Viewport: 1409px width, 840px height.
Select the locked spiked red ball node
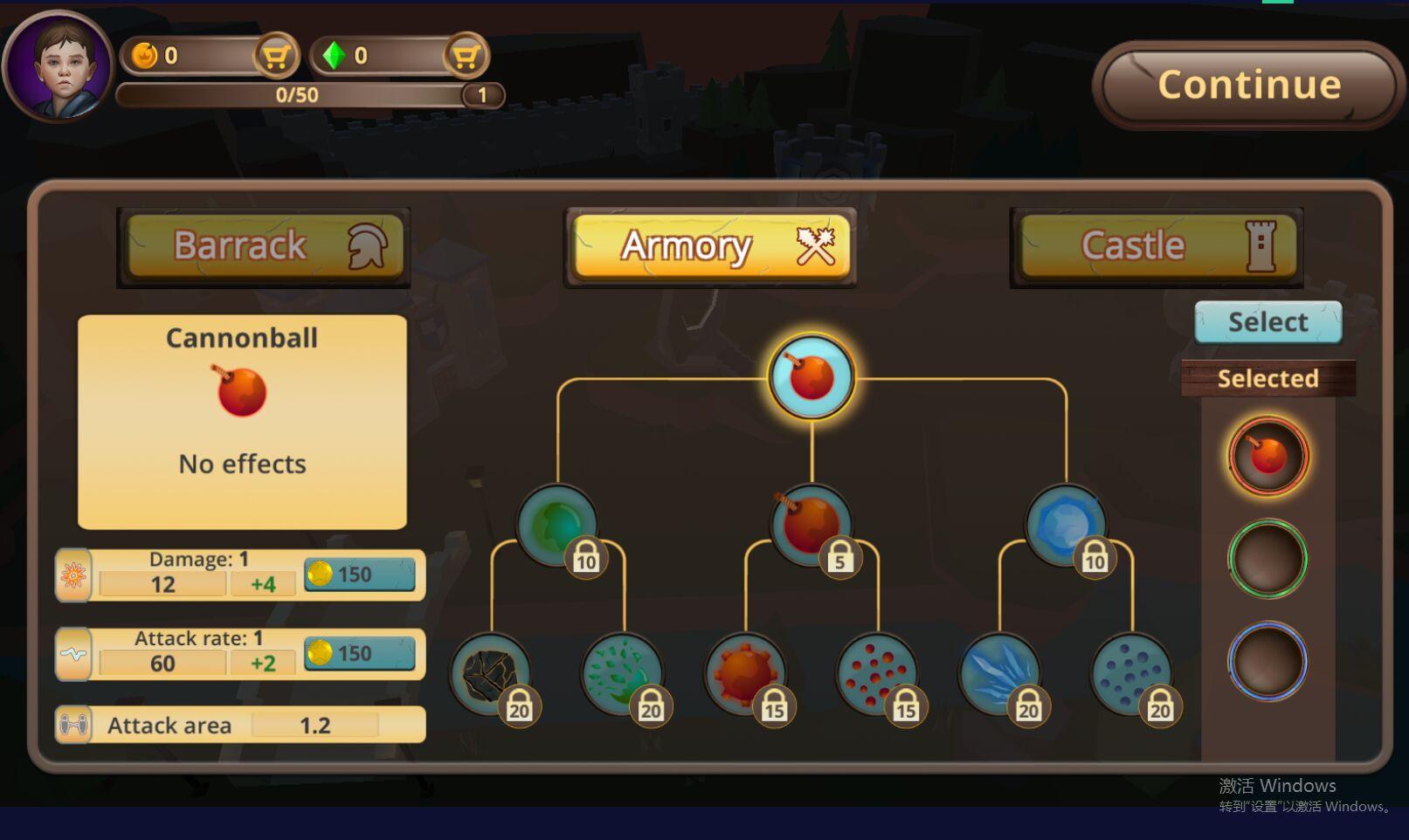[745, 673]
